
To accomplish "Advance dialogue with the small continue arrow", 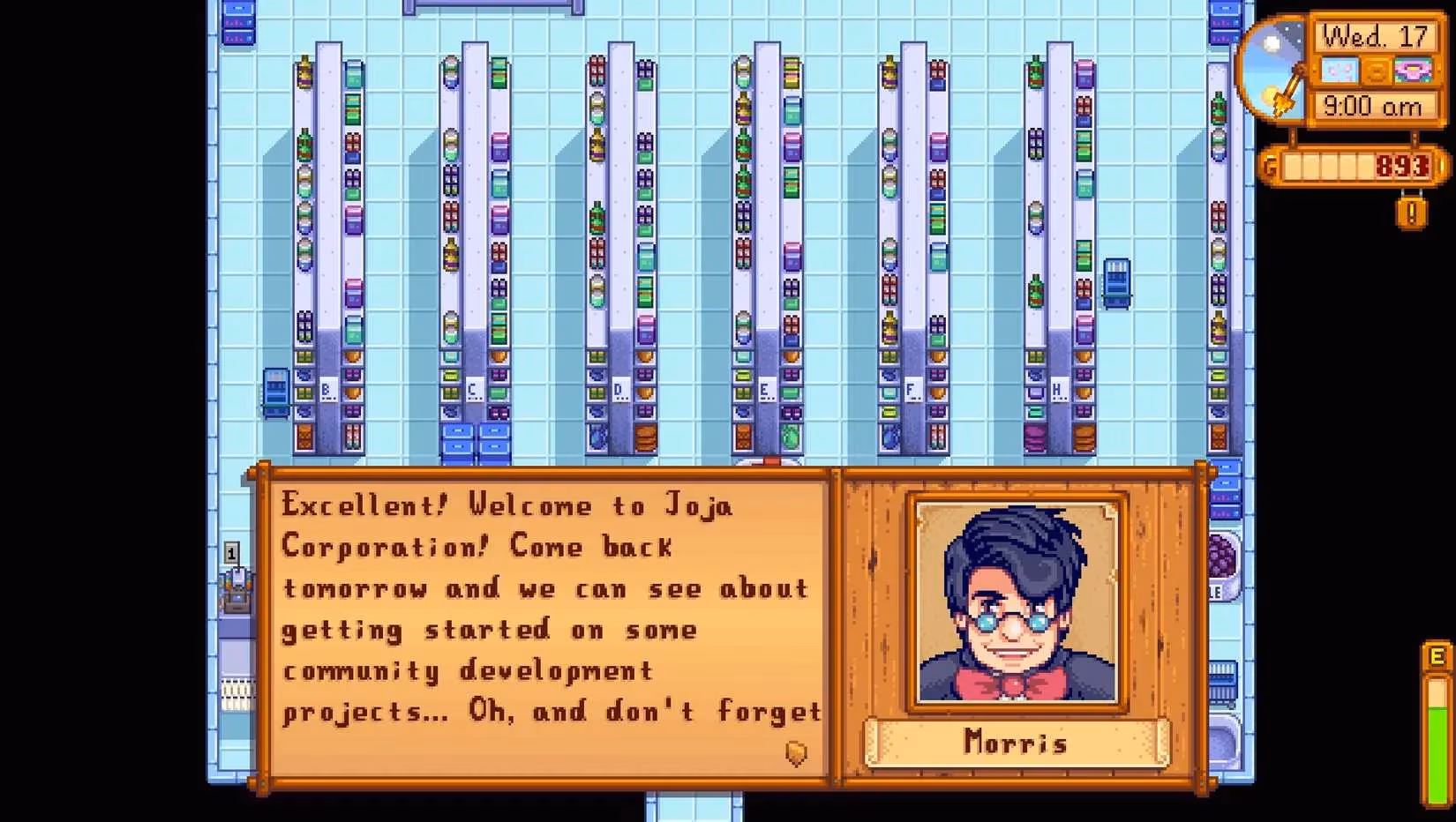I will click(795, 752).
